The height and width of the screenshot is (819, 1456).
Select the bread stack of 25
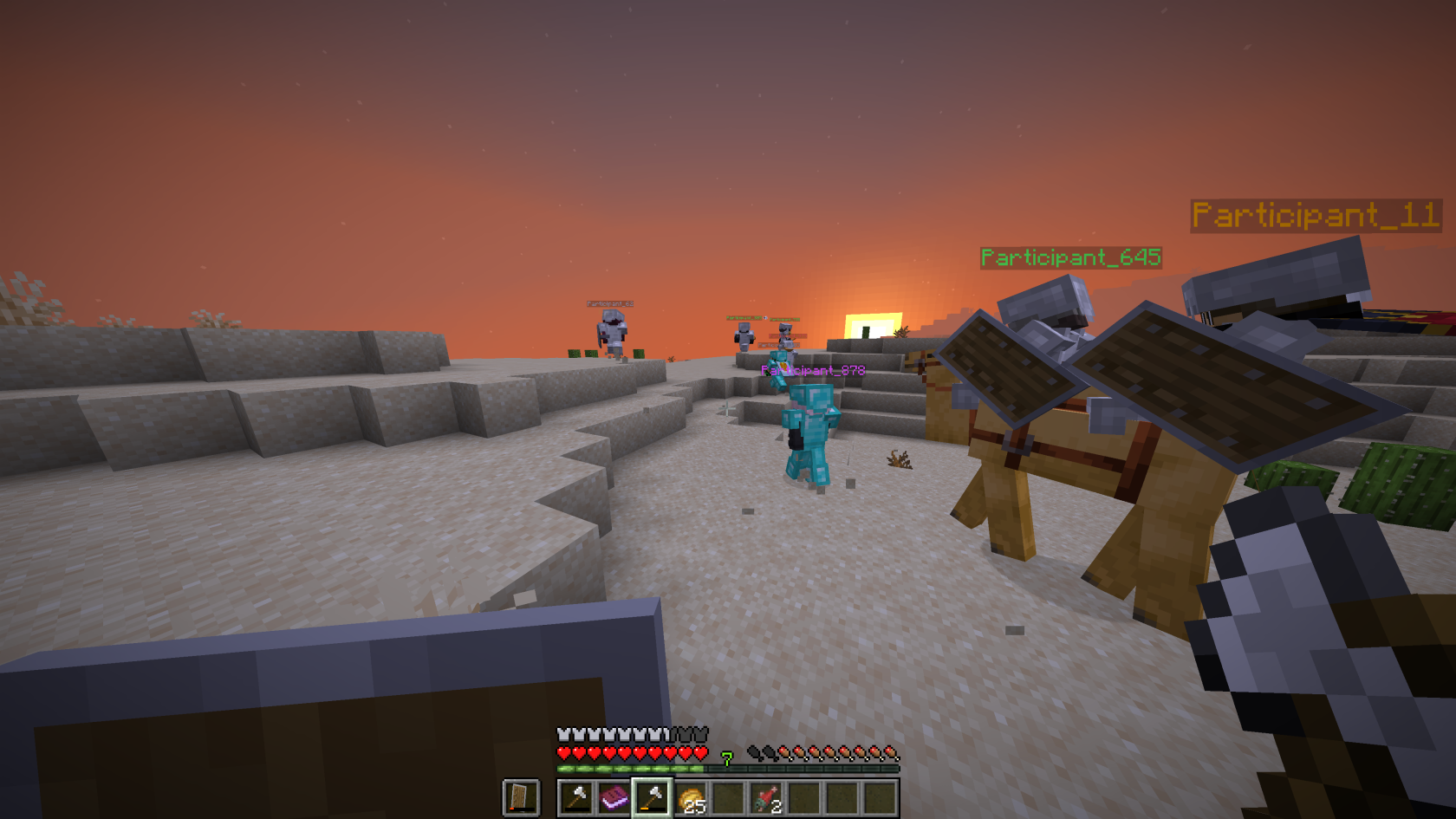(x=691, y=797)
